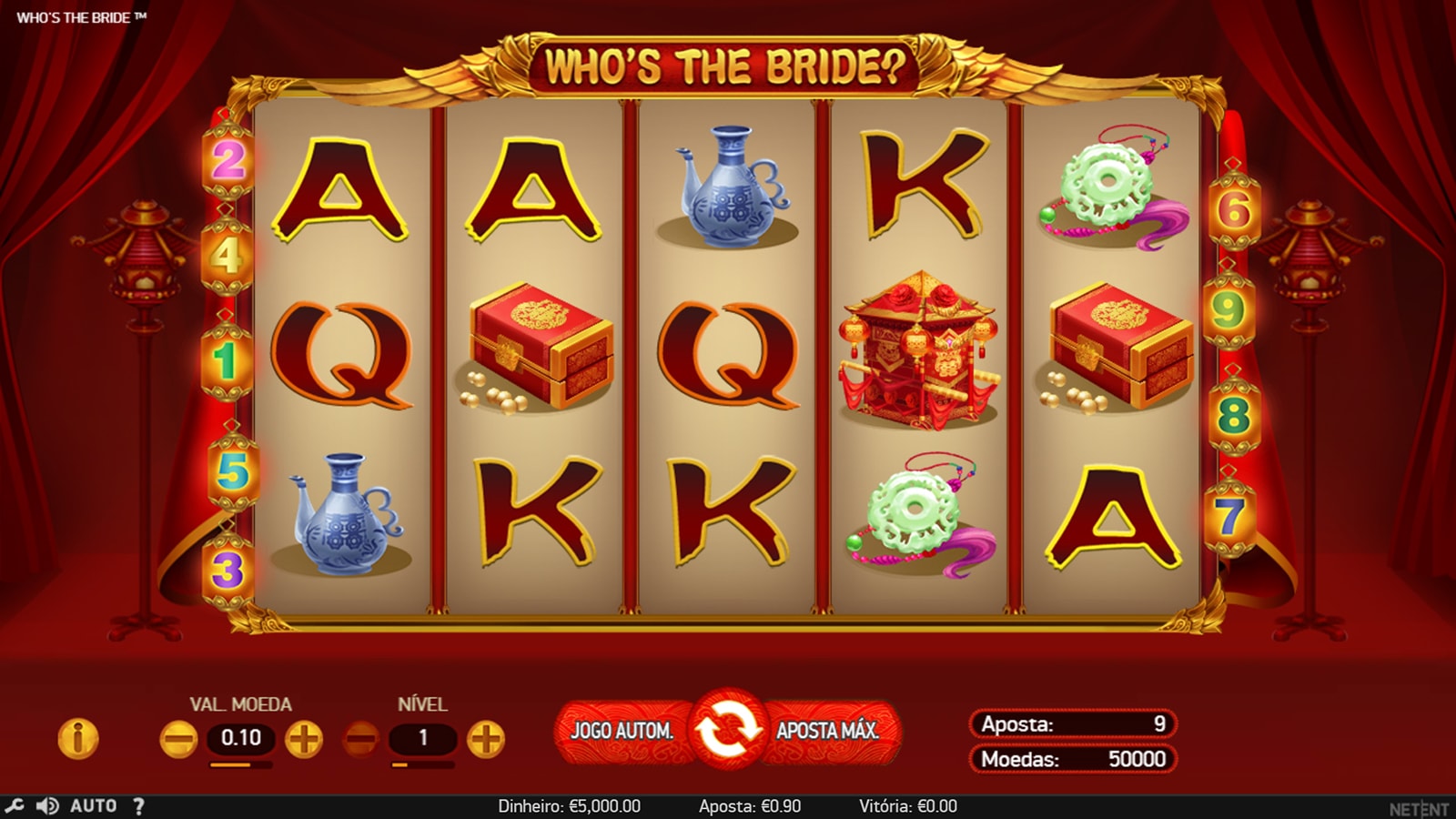Increase the coin value (Val. Moeda)
This screenshot has height=819, width=1456.
click(x=304, y=739)
